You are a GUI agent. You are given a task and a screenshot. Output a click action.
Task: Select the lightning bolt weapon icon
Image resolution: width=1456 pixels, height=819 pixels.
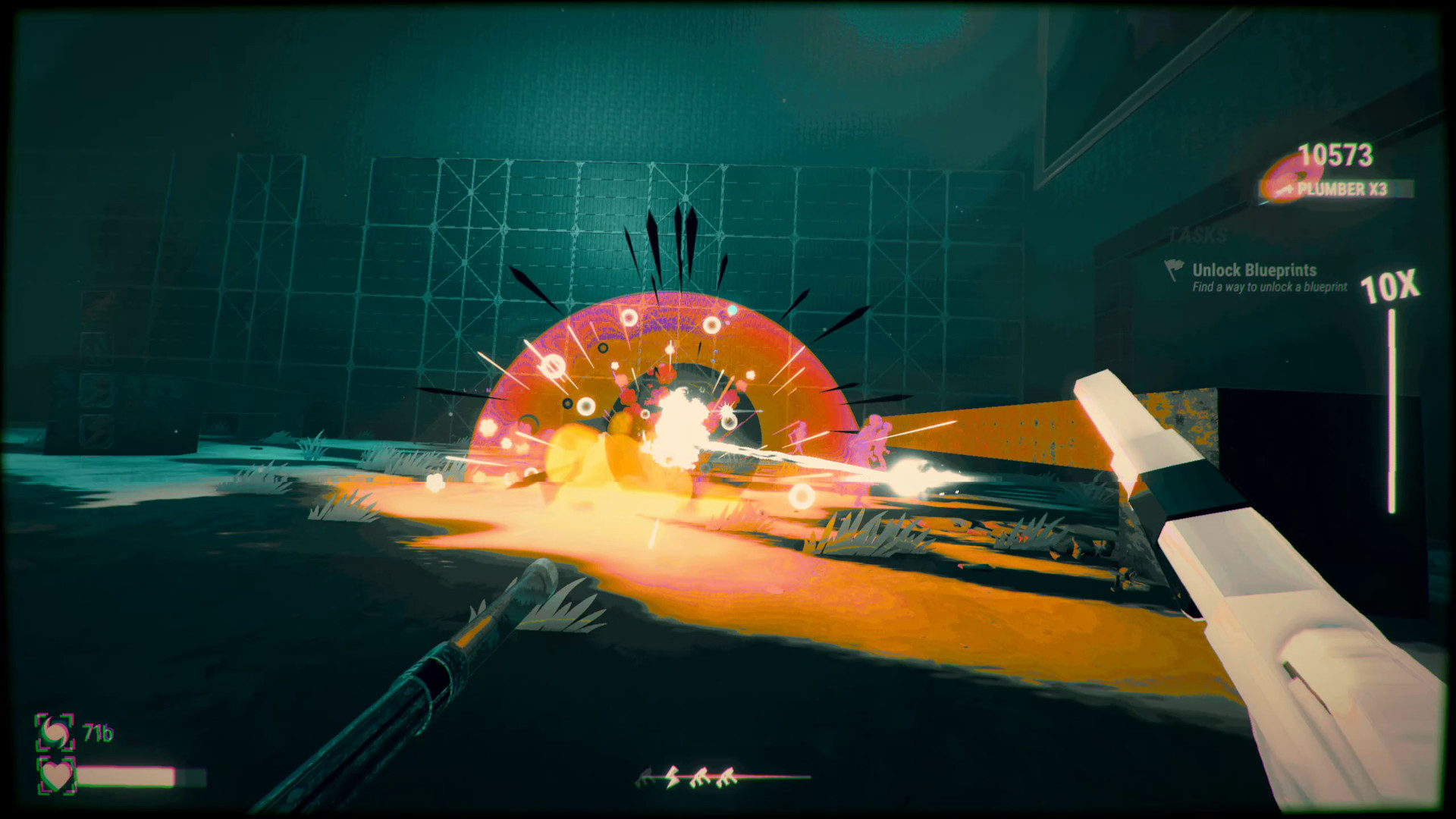tap(672, 777)
